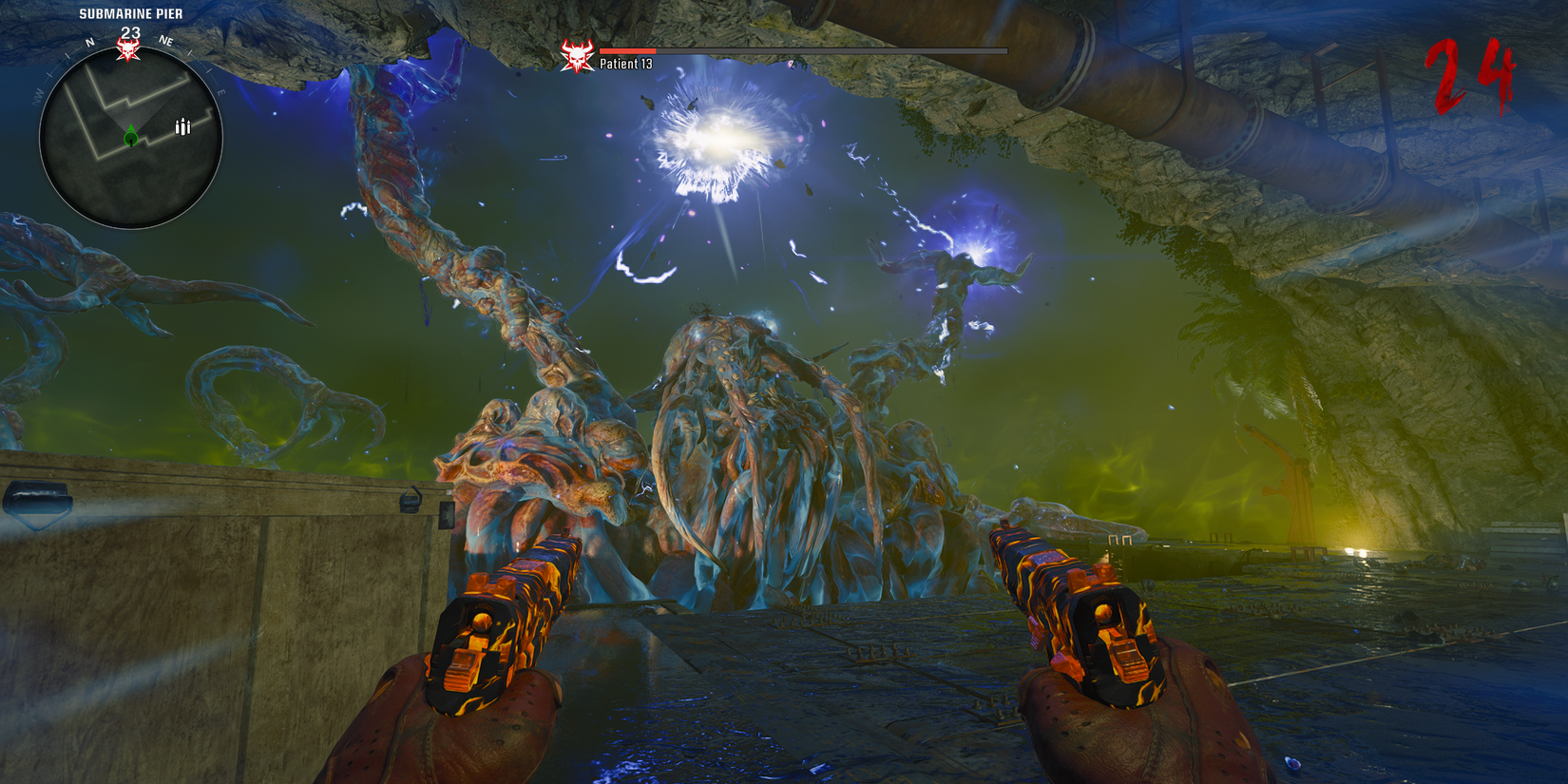
Task: Click the right-hand orange pistol
Action: (x=1083, y=618)
